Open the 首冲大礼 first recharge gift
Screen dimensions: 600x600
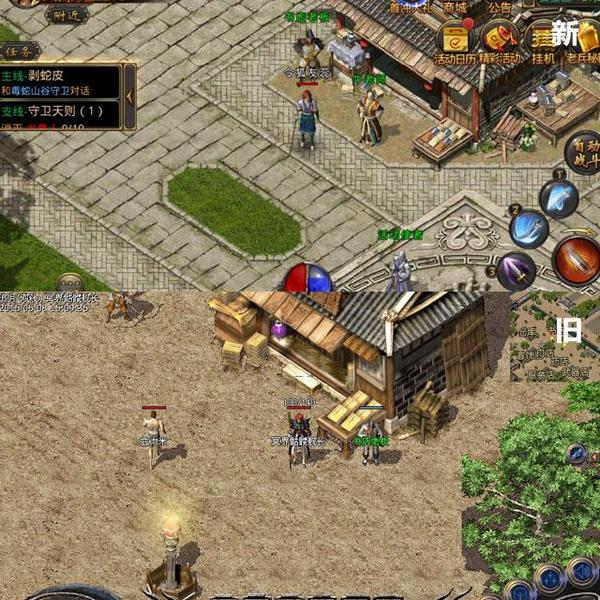pyautogui.click(x=410, y=5)
